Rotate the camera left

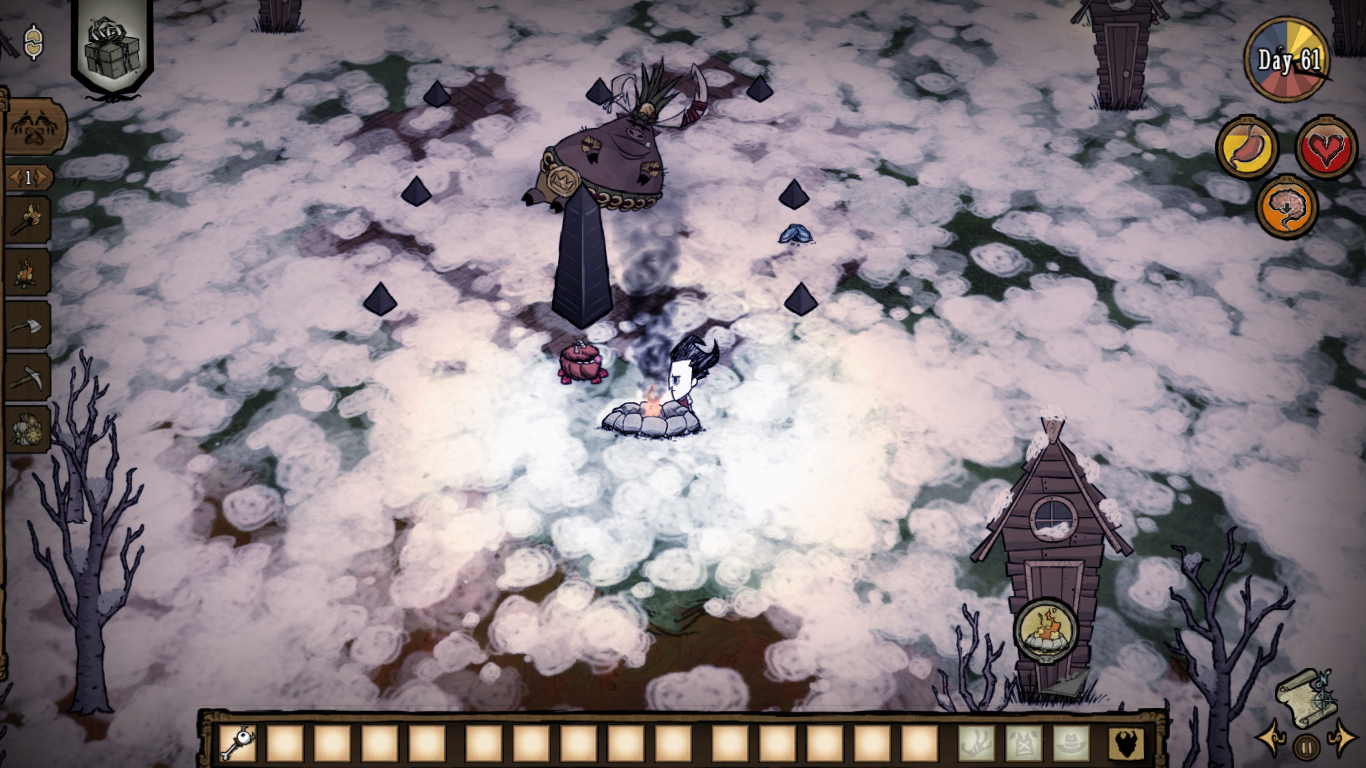tap(1270, 741)
